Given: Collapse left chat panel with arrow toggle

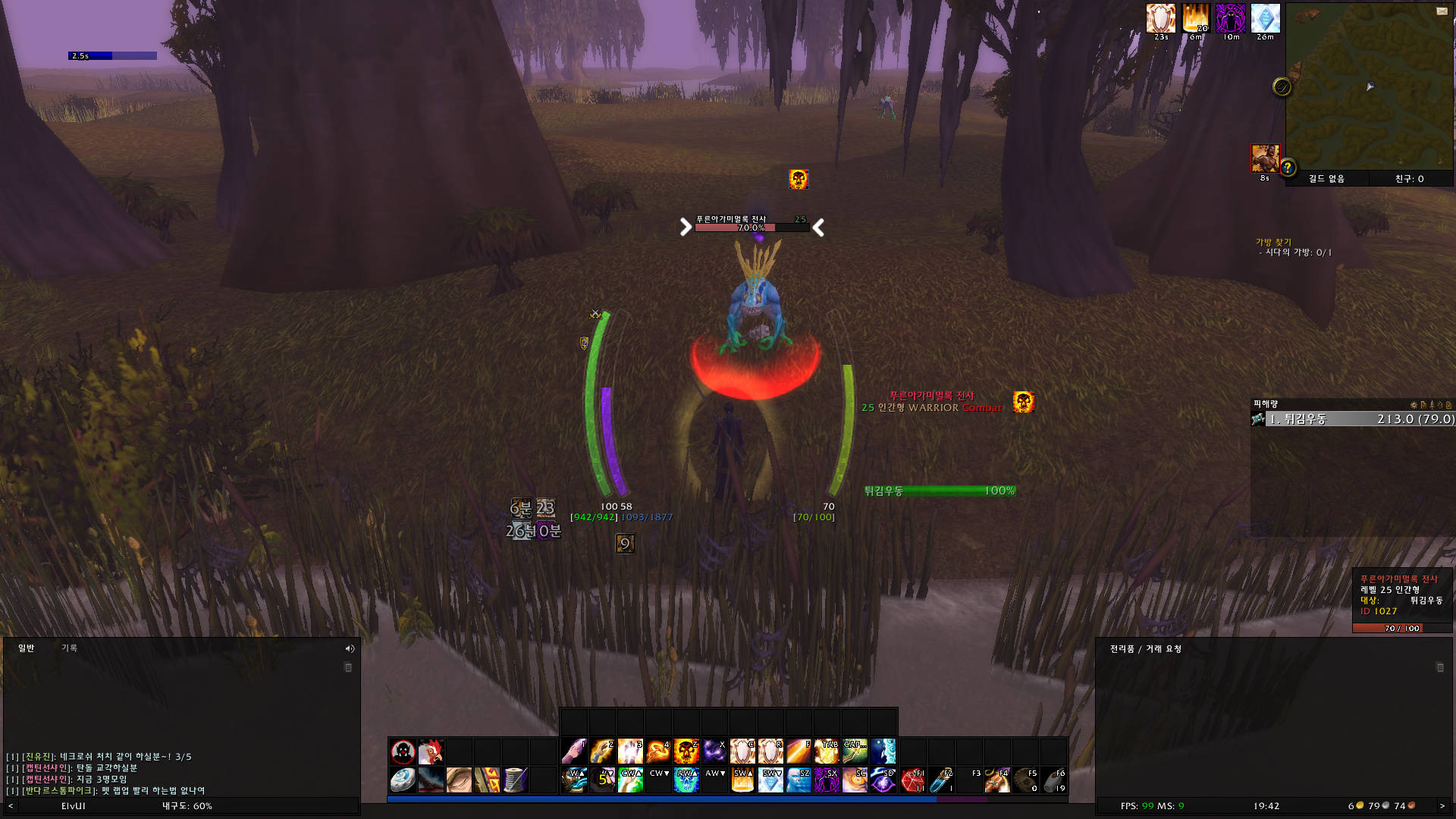Looking at the screenshot, I should pos(11,806).
